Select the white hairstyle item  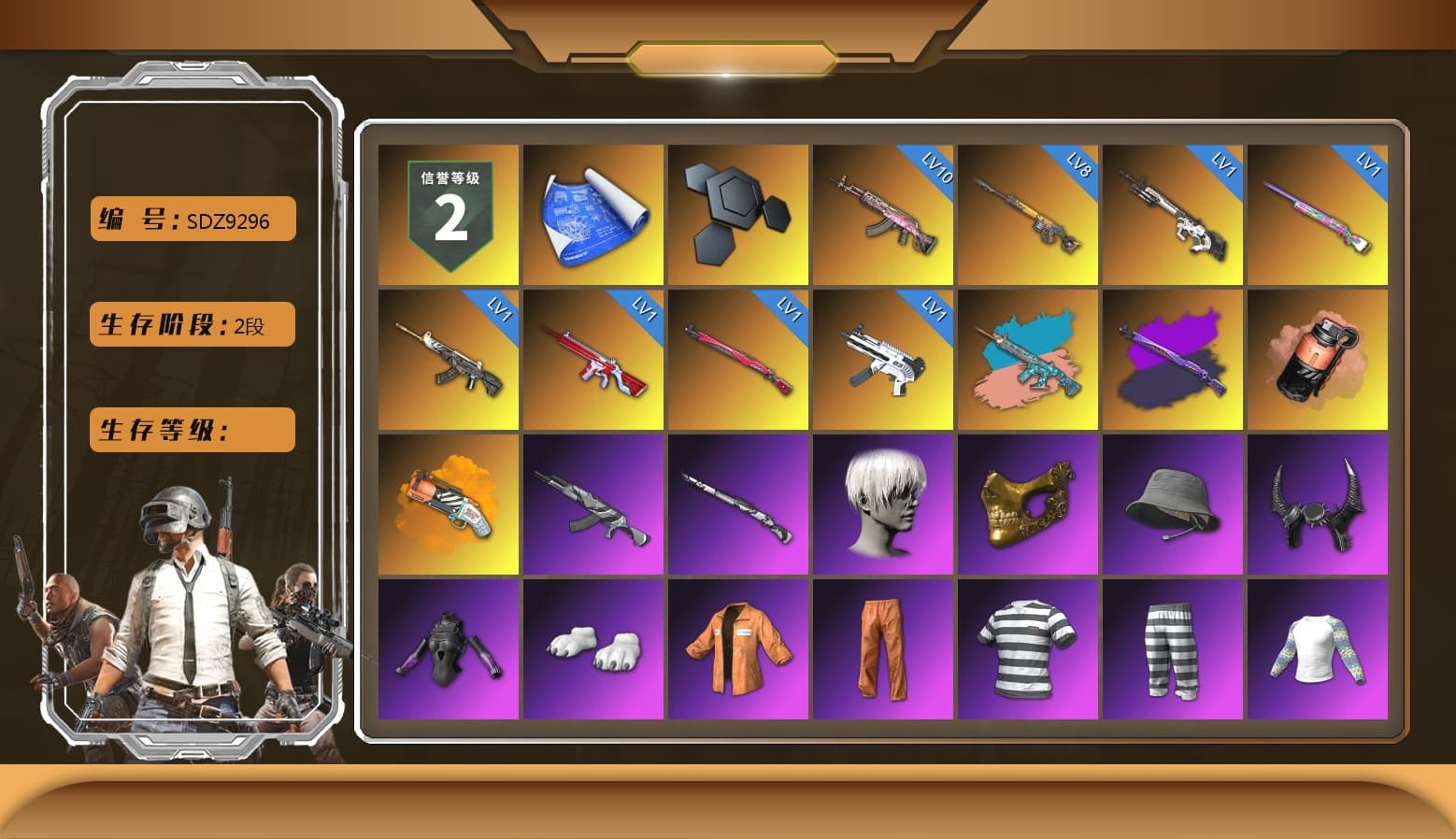tap(882, 505)
